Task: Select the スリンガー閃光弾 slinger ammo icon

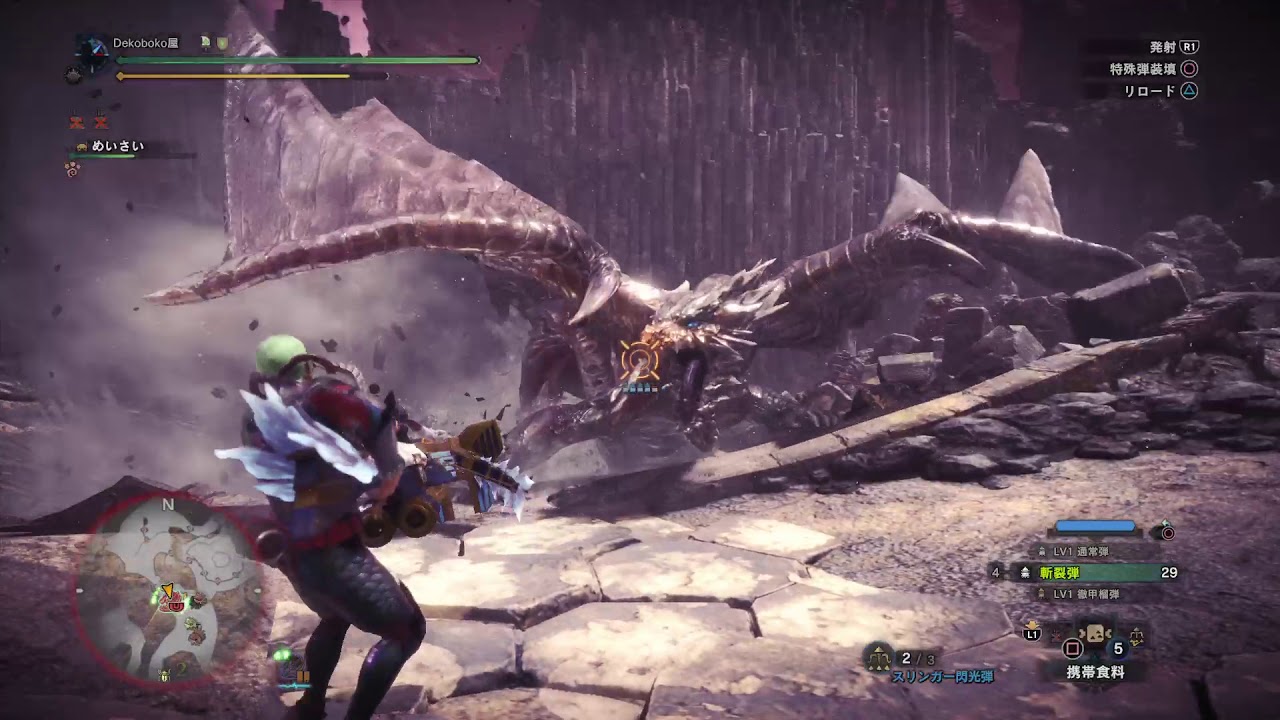Action: click(880, 656)
